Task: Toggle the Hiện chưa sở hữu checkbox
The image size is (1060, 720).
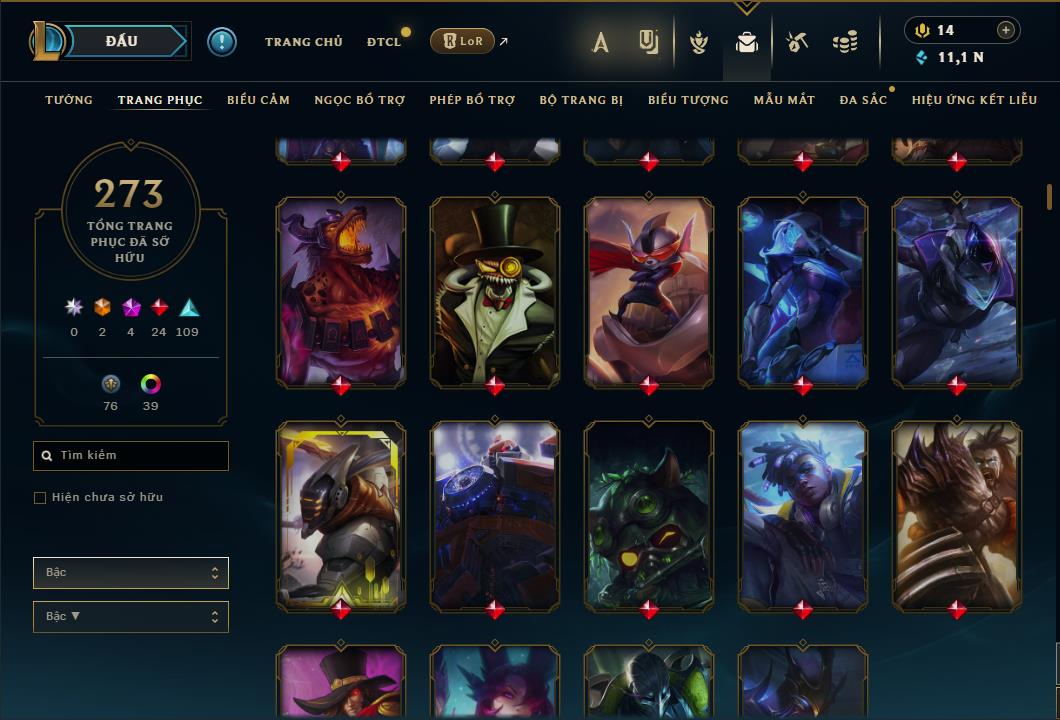Action: [x=40, y=498]
